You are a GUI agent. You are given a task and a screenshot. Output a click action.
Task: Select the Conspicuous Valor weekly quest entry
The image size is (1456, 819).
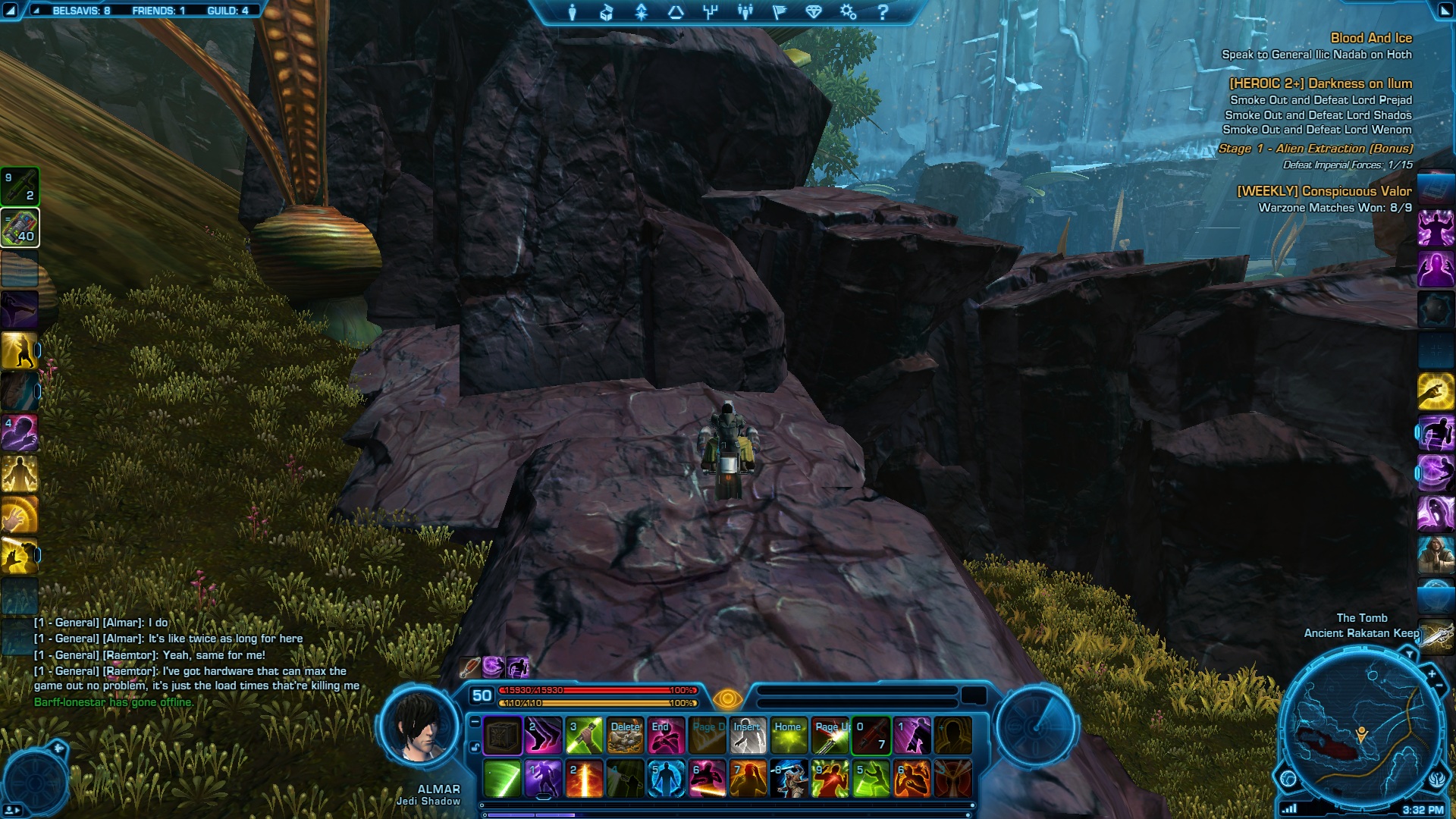click(x=1324, y=191)
